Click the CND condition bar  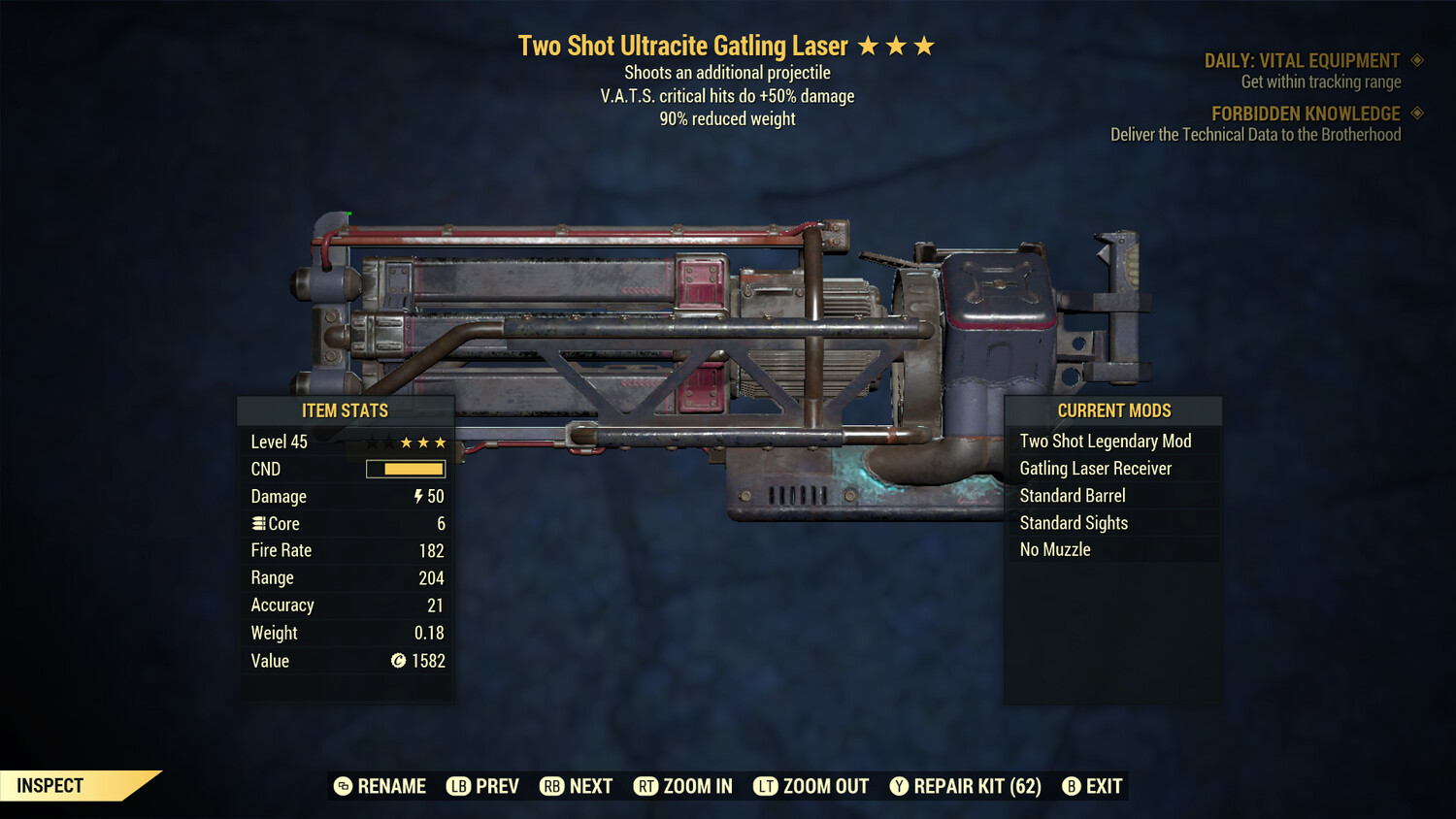point(405,469)
